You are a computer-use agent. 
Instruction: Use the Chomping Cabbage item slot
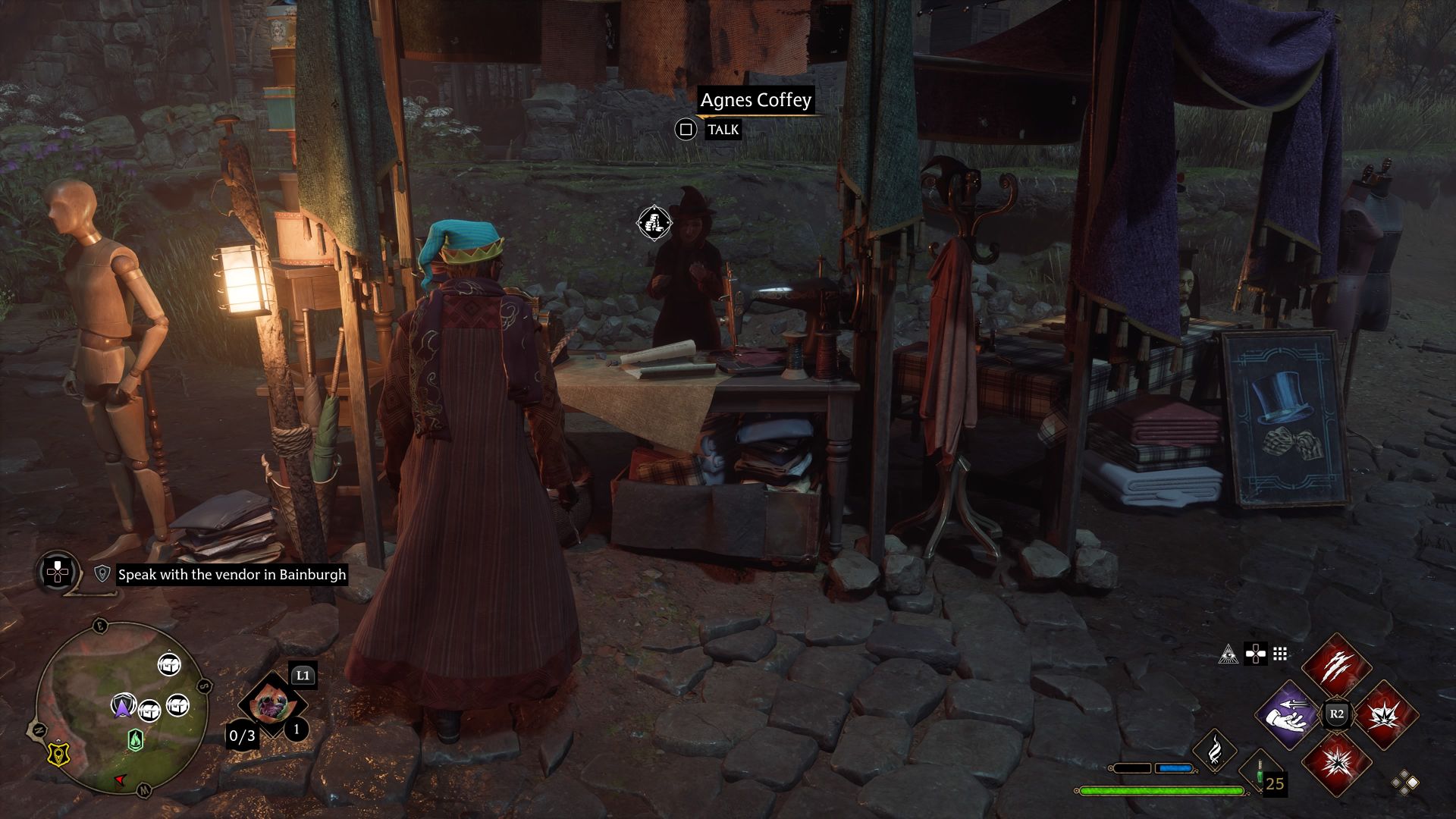pyautogui.click(x=271, y=705)
